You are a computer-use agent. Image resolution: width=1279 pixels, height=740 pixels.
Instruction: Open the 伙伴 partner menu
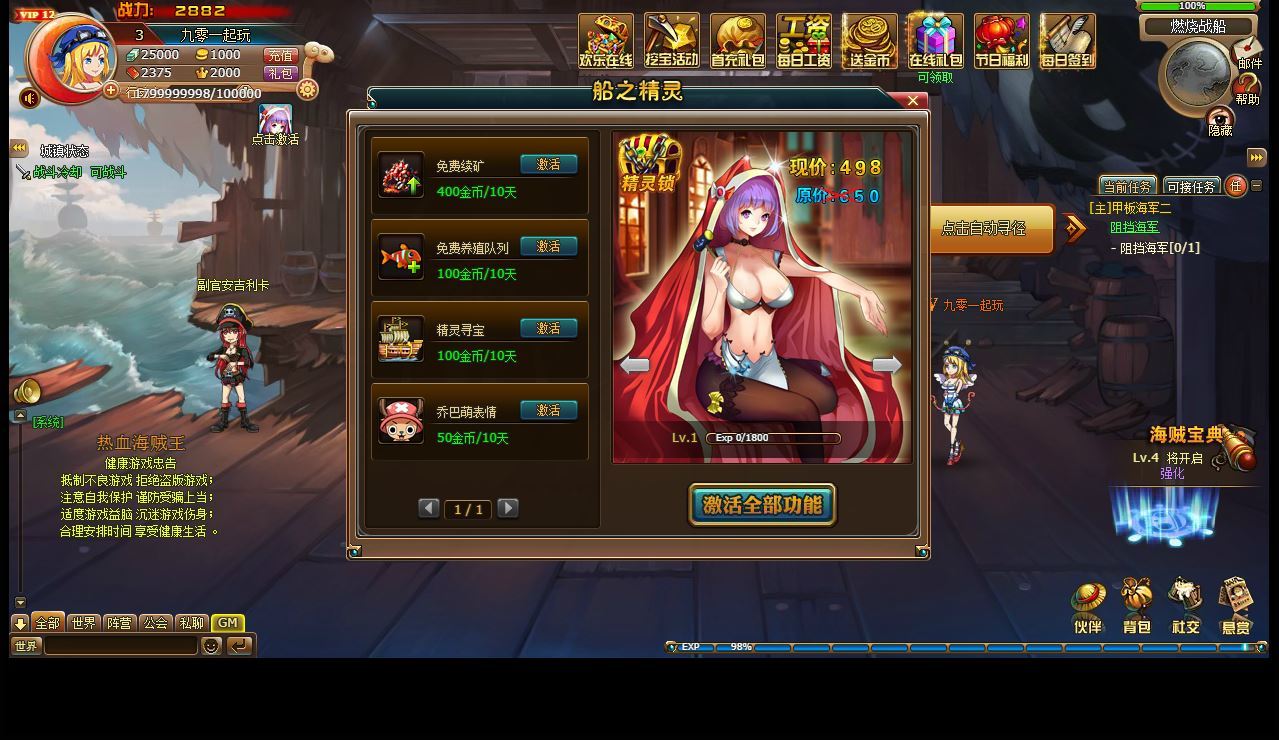point(1088,606)
